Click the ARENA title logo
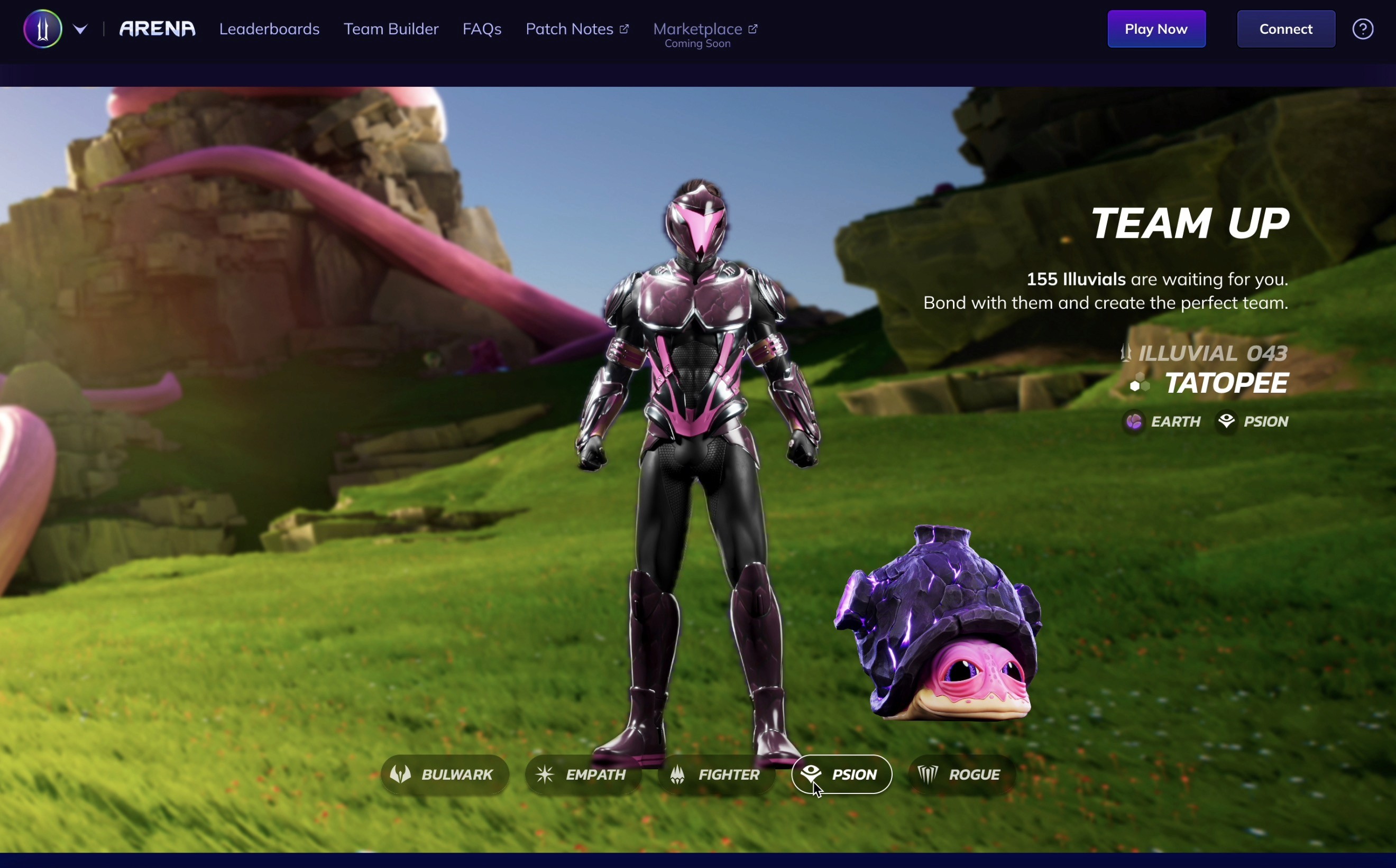The width and height of the screenshot is (1396, 868). pyautogui.click(x=157, y=29)
